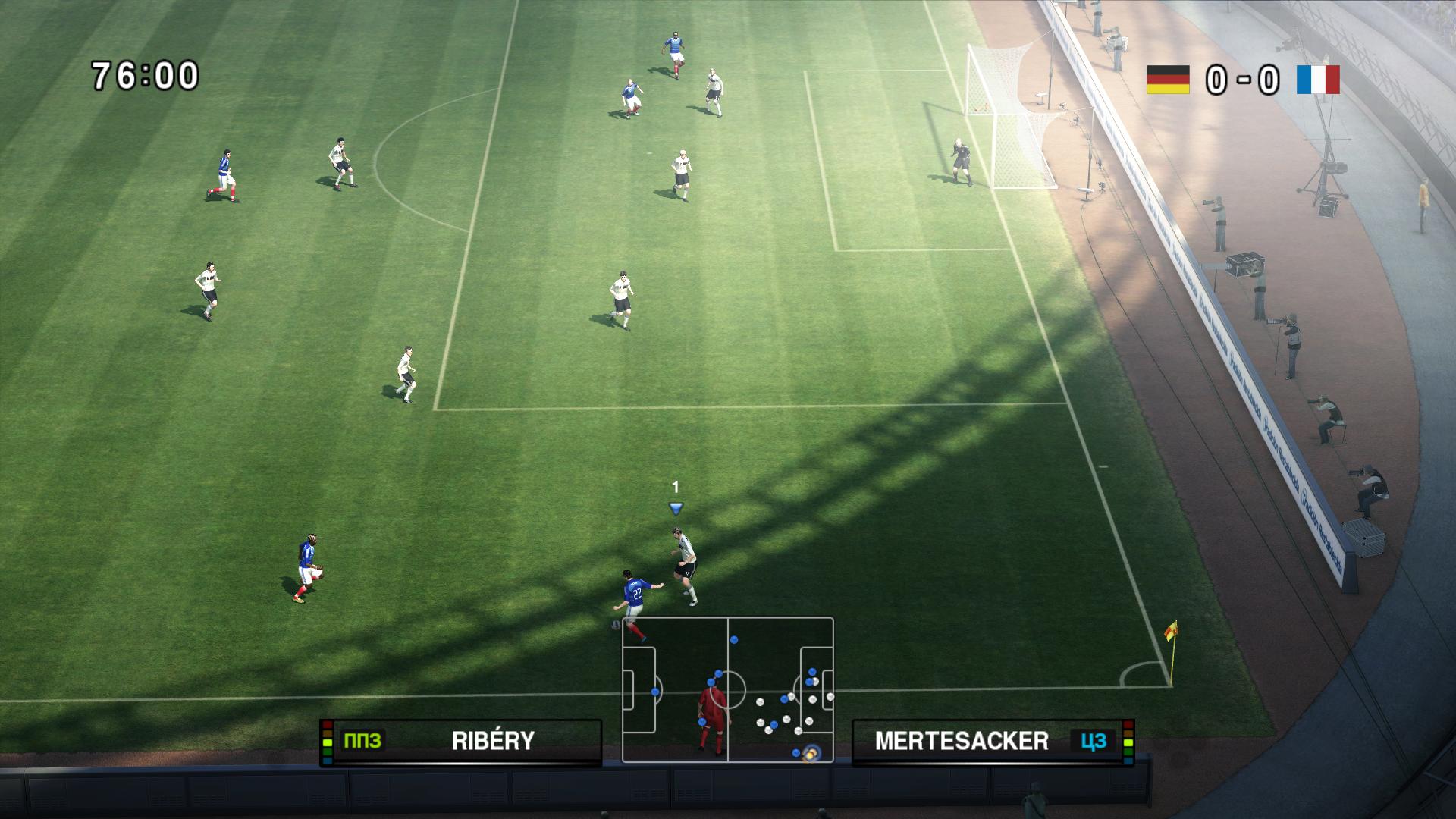Select the Ribéry player name panel
This screenshot has height=819, width=1456.
(461, 741)
